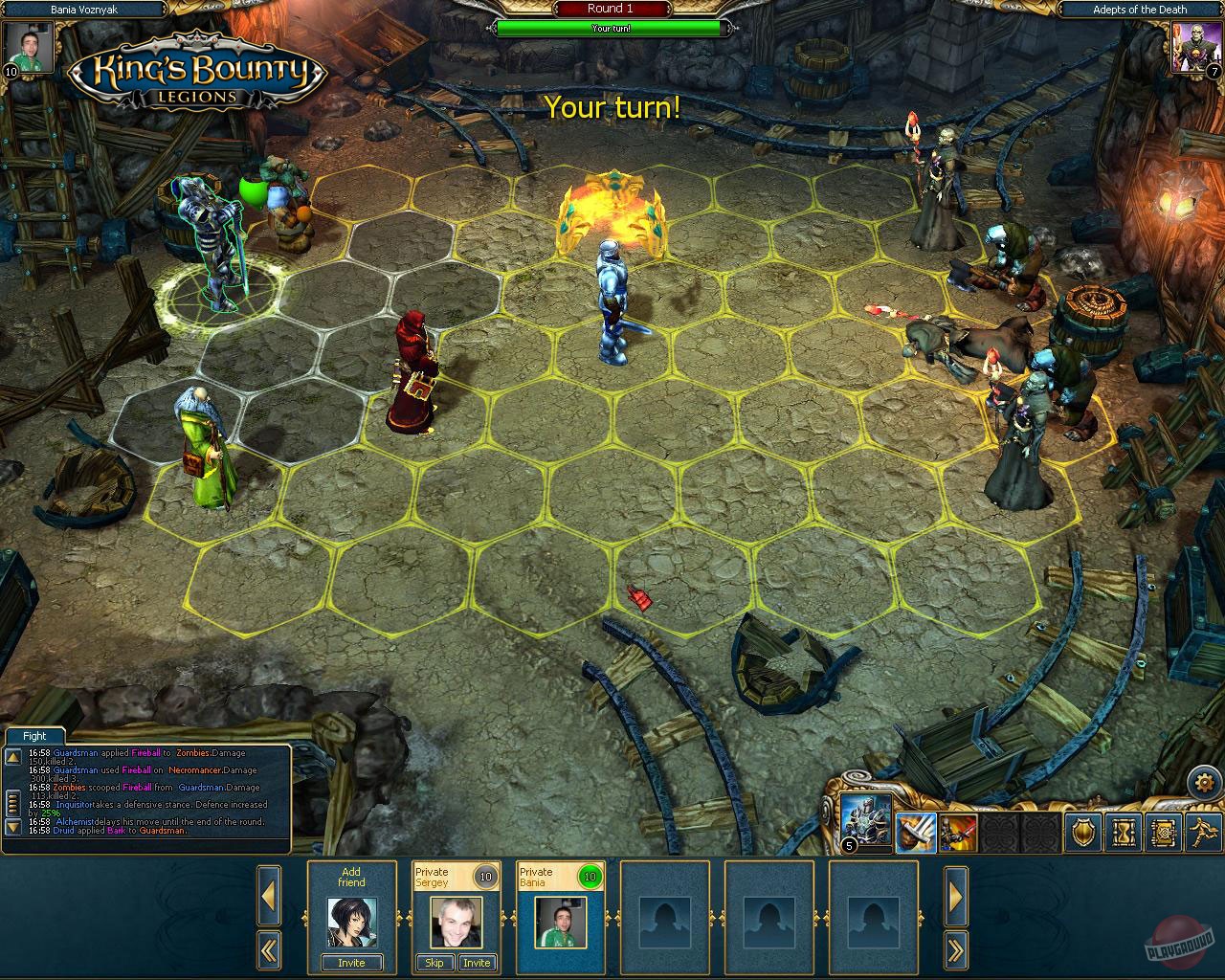Screen dimensions: 1225x980
Task: Click Skip for Private Sergey
Action: pos(434,963)
